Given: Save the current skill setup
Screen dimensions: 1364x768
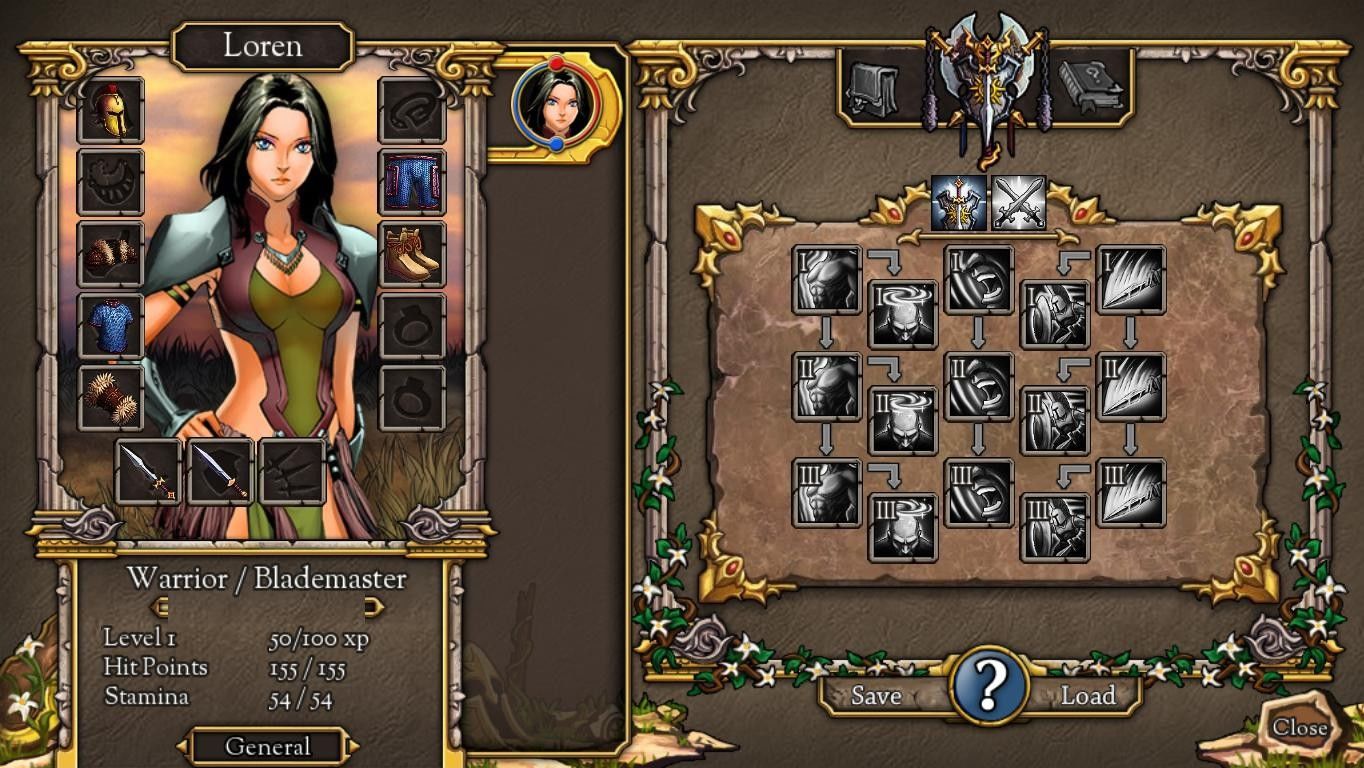Looking at the screenshot, I should [x=876, y=696].
